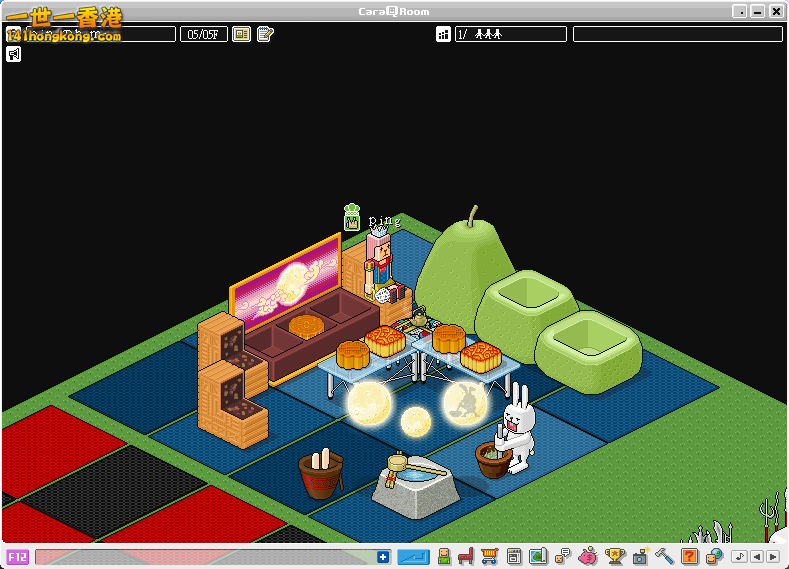
Task: Close the CaraQ Room window
Action: pyautogui.click(x=776, y=11)
